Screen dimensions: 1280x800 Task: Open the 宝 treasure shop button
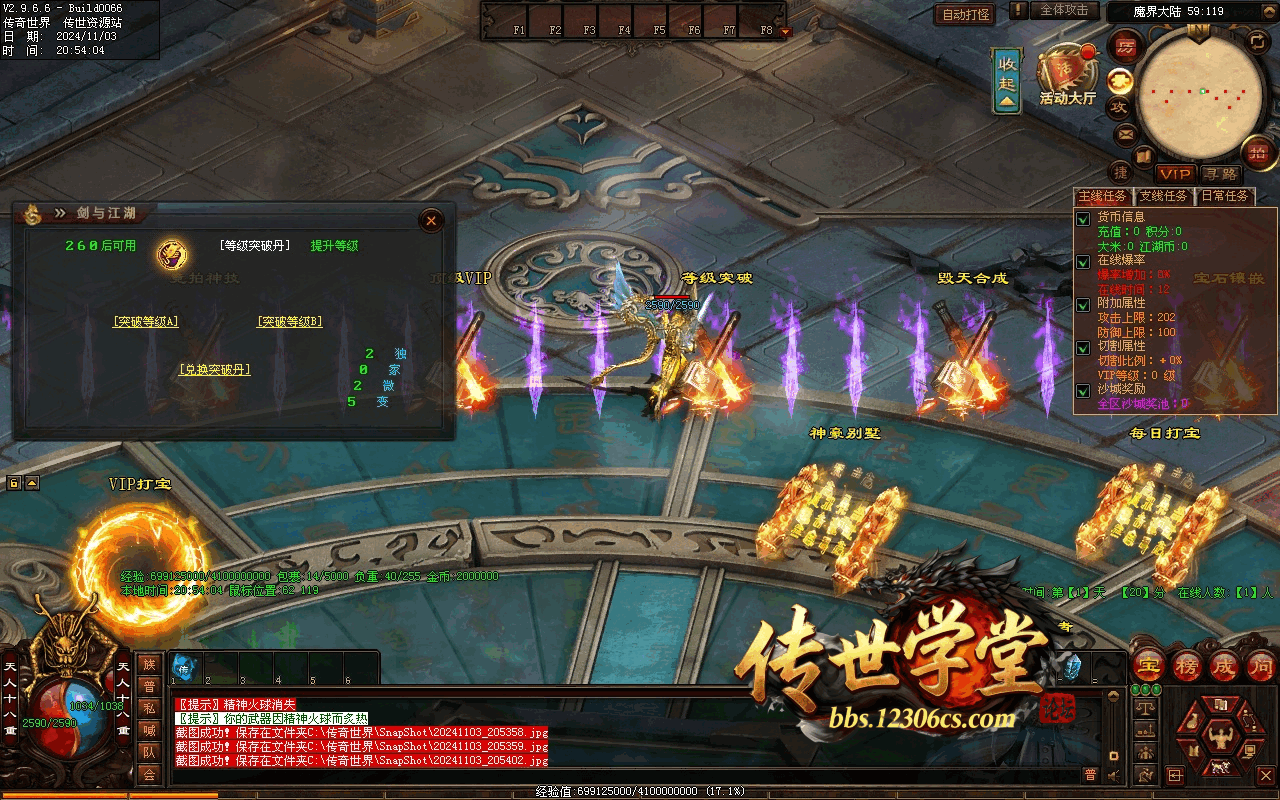coord(1150,665)
